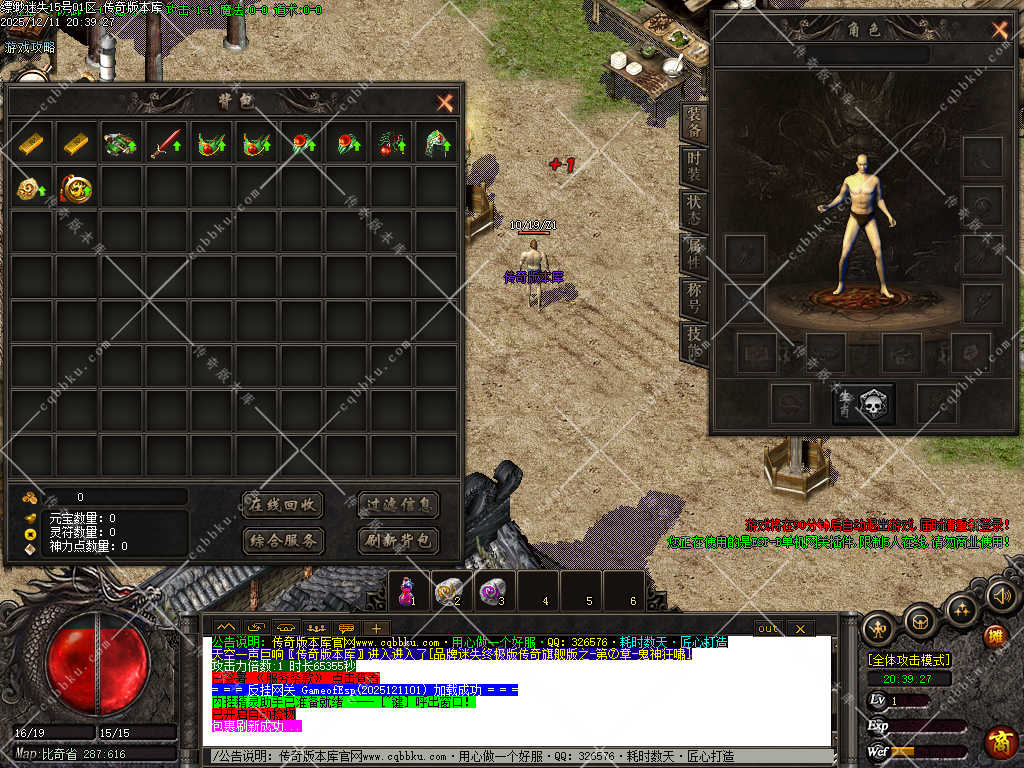Screen dimensions: 1024x768
Task: Open the 状态 status tab
Action: (x=694, y=209)
